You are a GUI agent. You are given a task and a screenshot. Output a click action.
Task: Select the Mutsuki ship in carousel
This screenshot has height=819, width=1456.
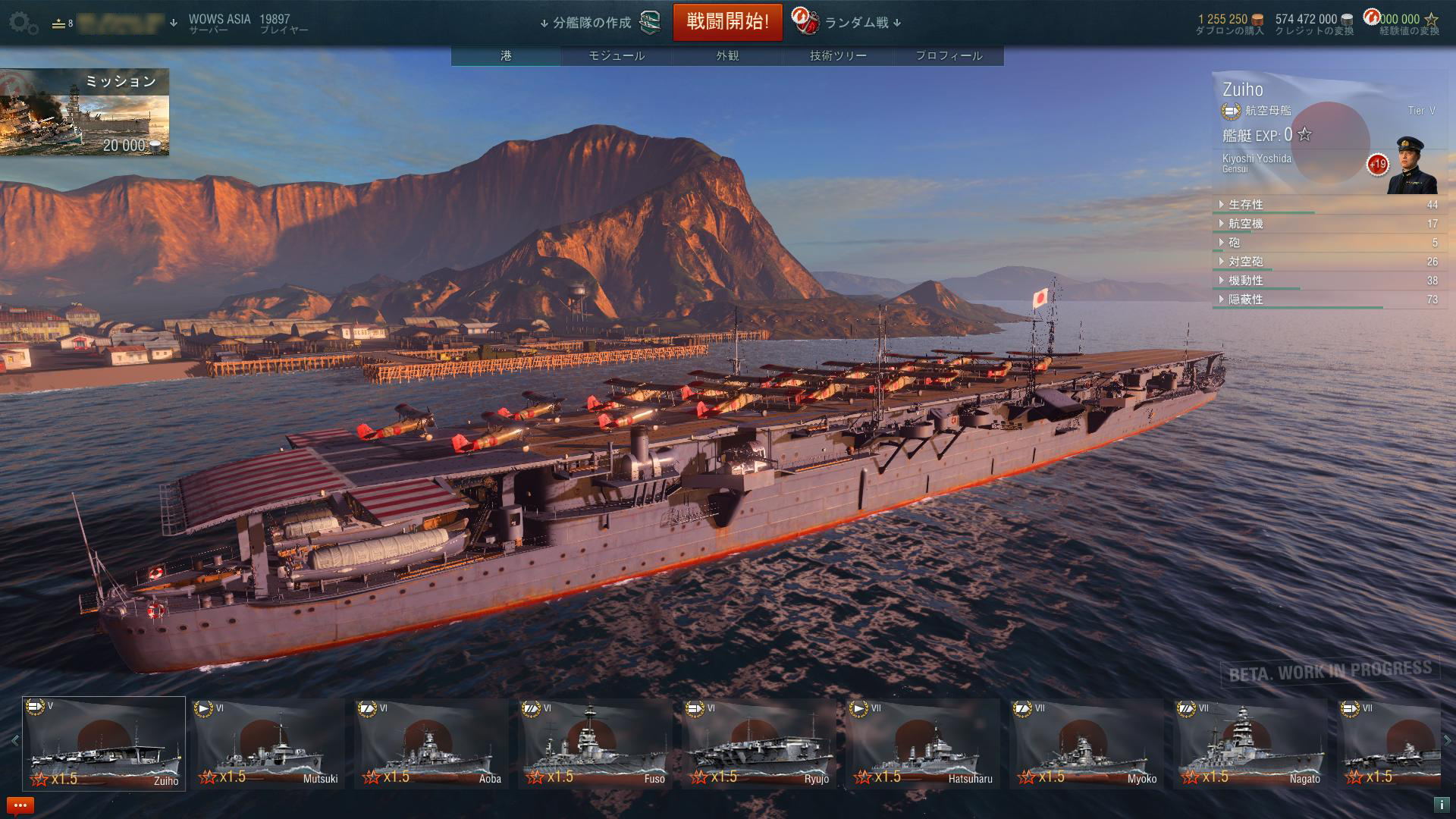tap(267, 743)
